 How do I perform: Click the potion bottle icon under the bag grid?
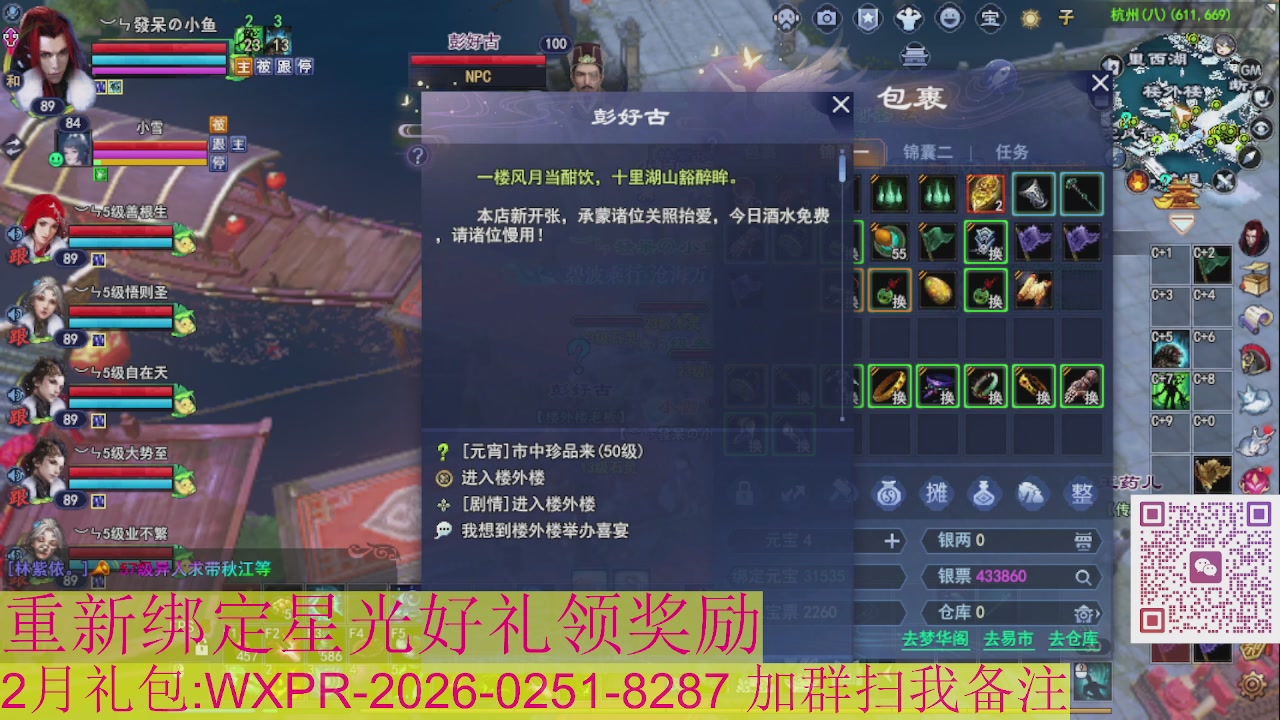click(984, 493)
